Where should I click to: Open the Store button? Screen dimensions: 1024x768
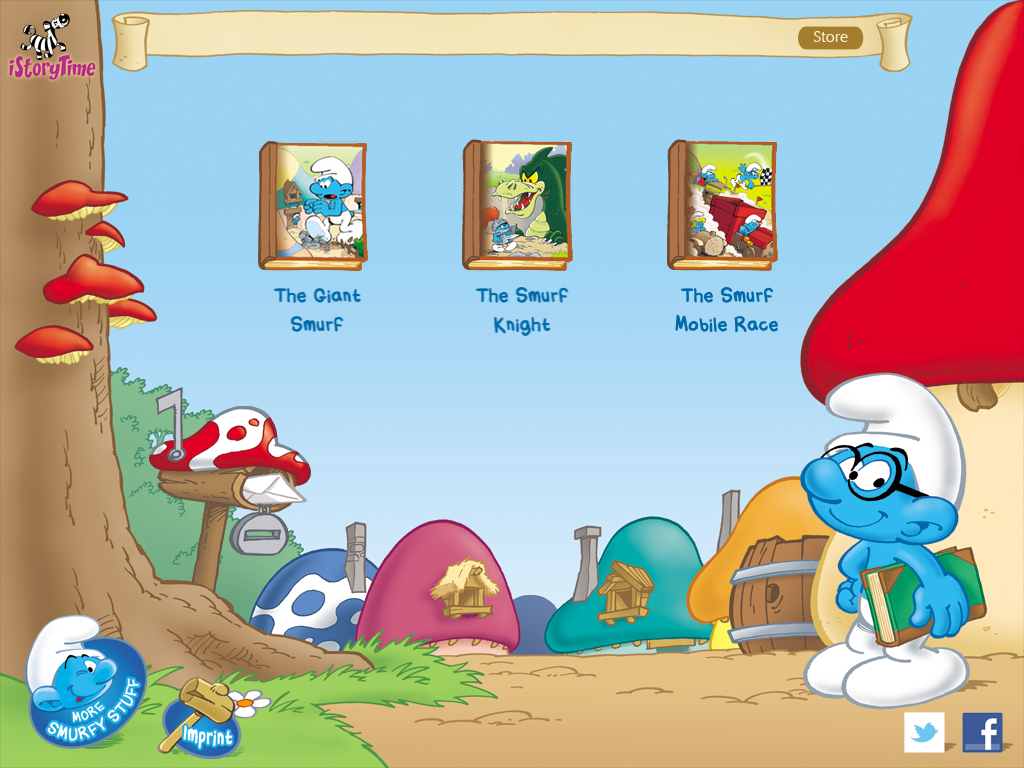coord(830,38)
